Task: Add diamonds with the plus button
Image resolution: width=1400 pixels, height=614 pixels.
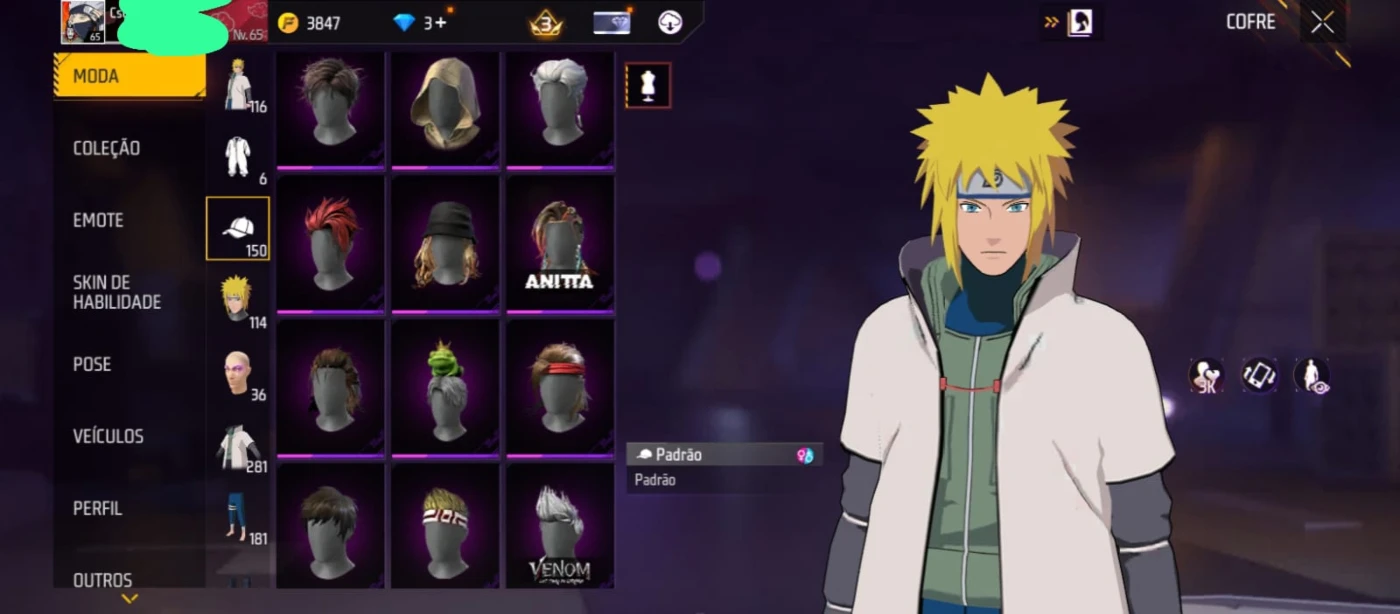Action: pos(441,22)
